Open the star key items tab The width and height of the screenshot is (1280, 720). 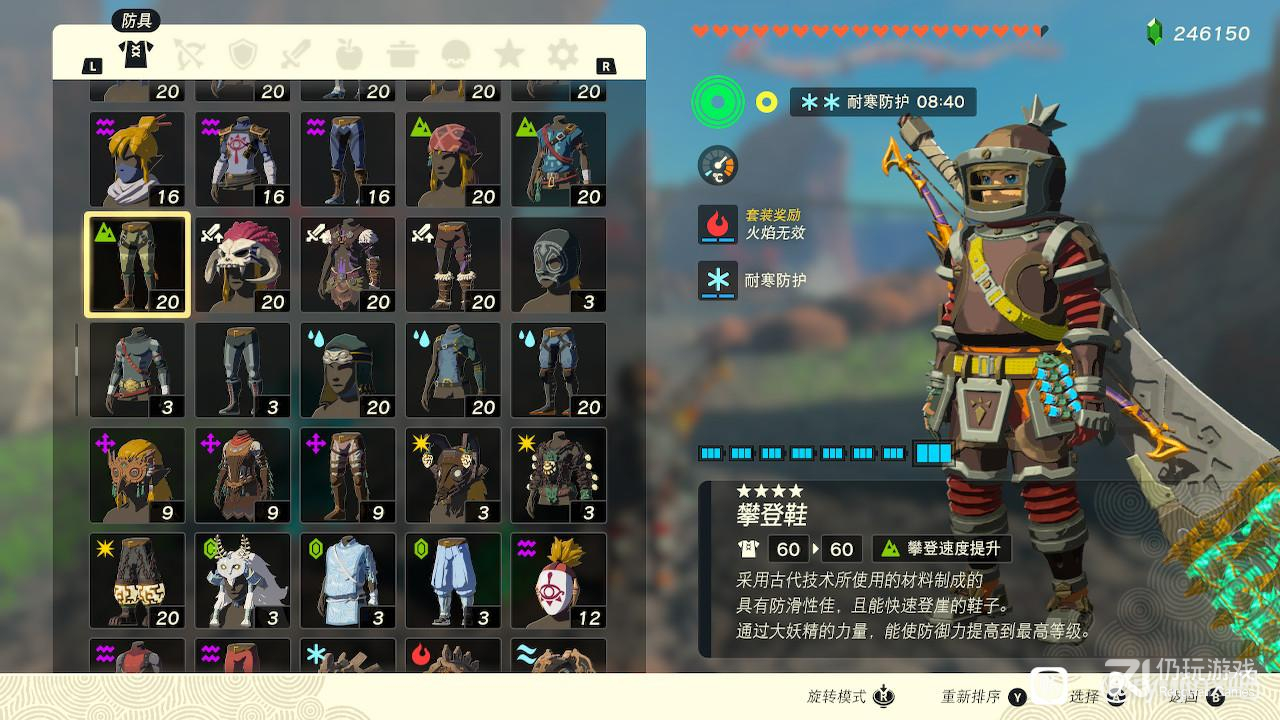click(x=509, y=54)
